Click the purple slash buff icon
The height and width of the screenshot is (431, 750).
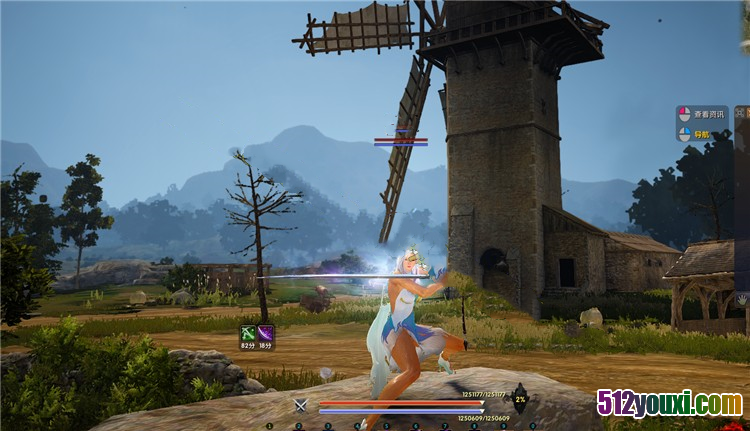point(266,333)
